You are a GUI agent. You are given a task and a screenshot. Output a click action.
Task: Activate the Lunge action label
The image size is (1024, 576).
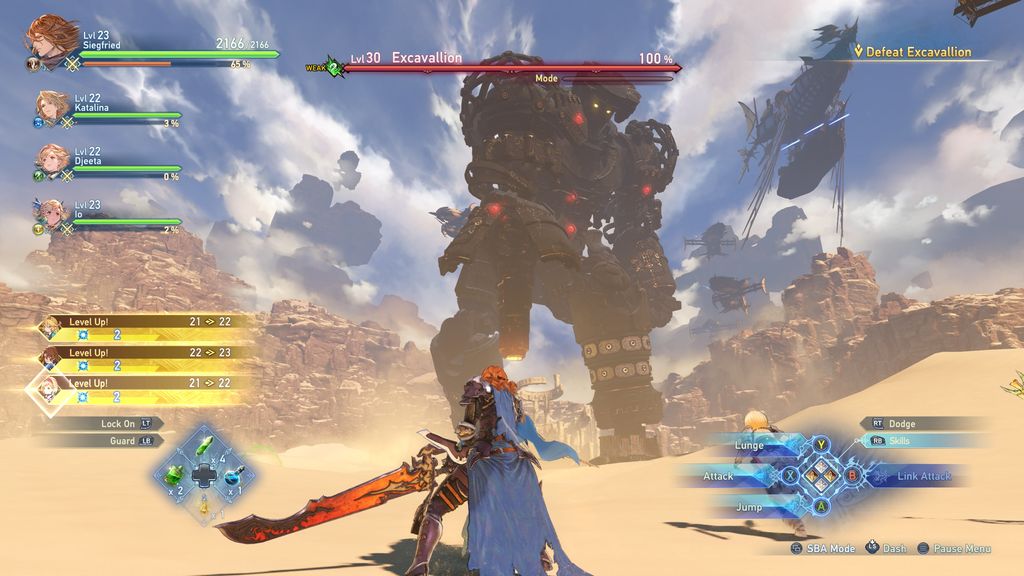[x=750, y=445]
